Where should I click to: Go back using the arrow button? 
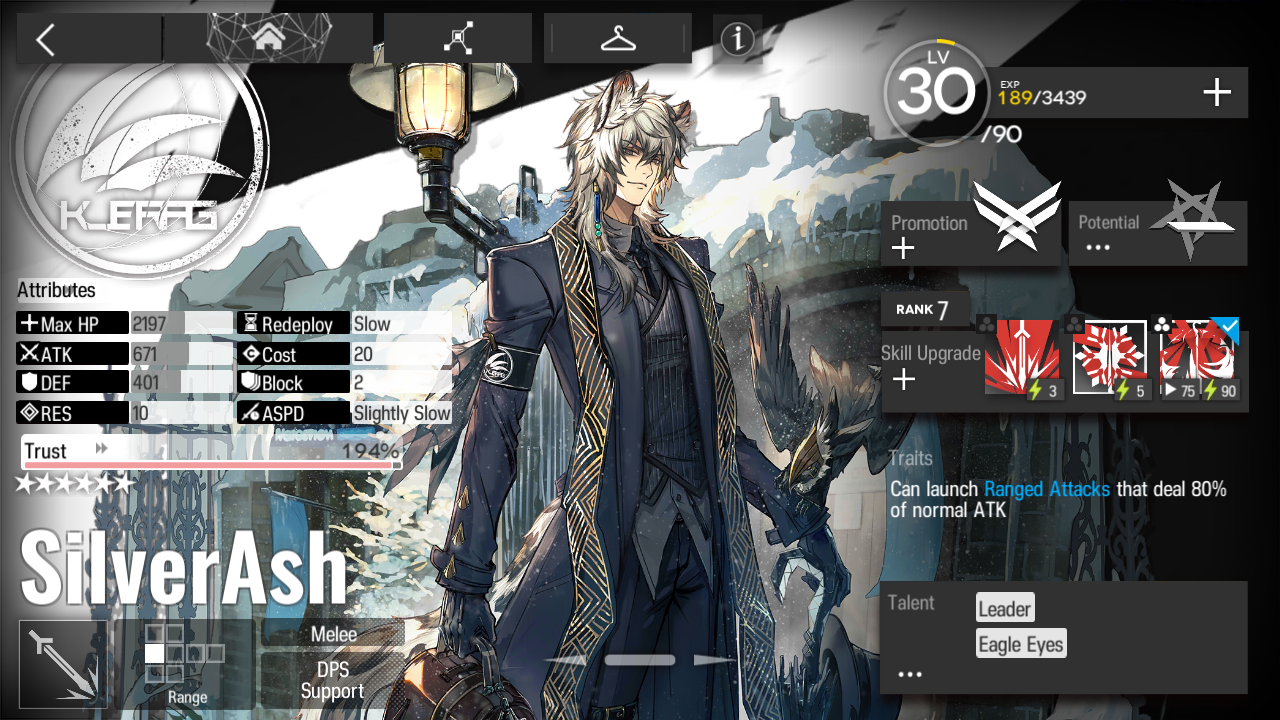click(45, 40)
